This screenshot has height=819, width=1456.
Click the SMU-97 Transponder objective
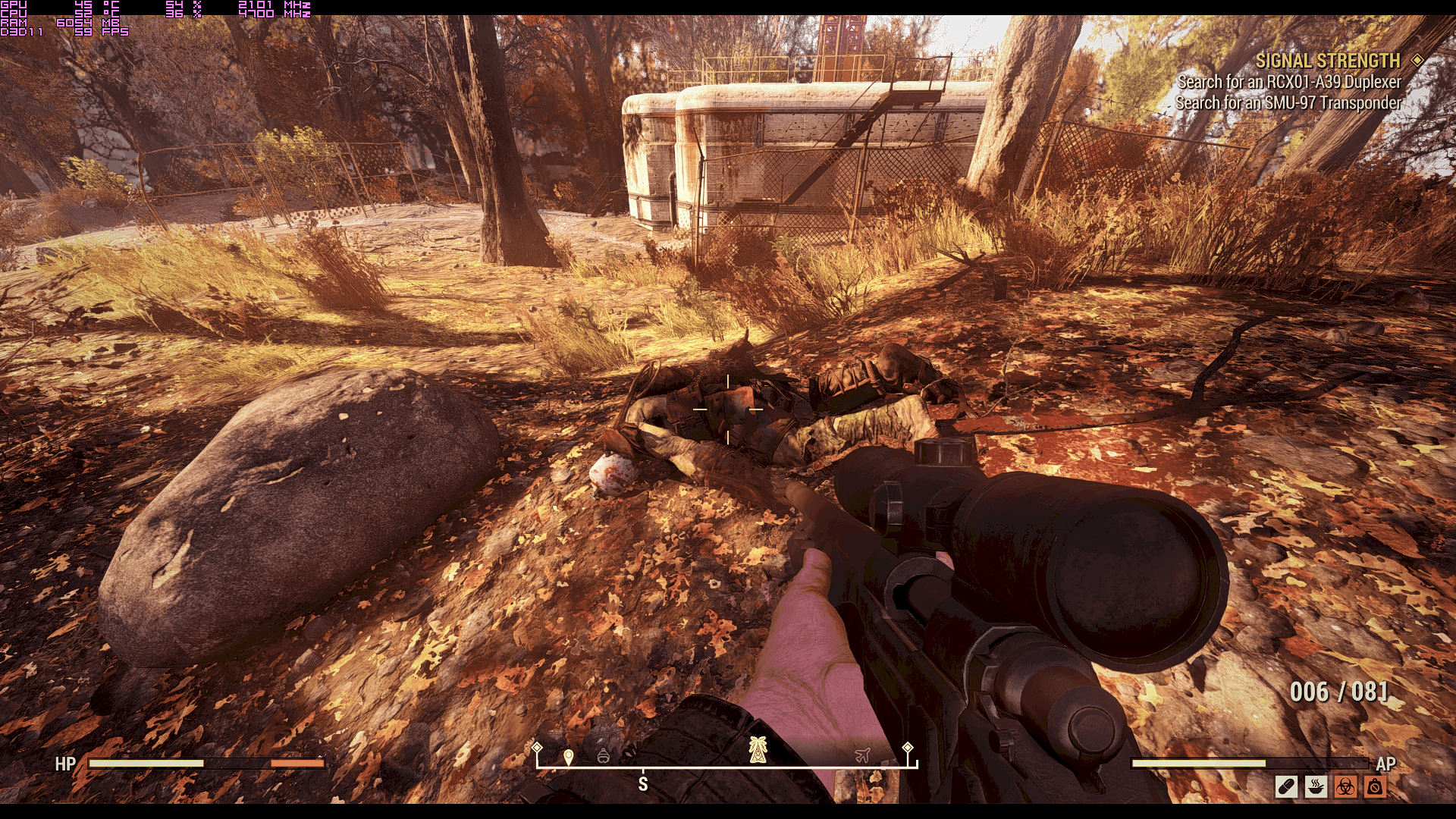point(1288,102)
